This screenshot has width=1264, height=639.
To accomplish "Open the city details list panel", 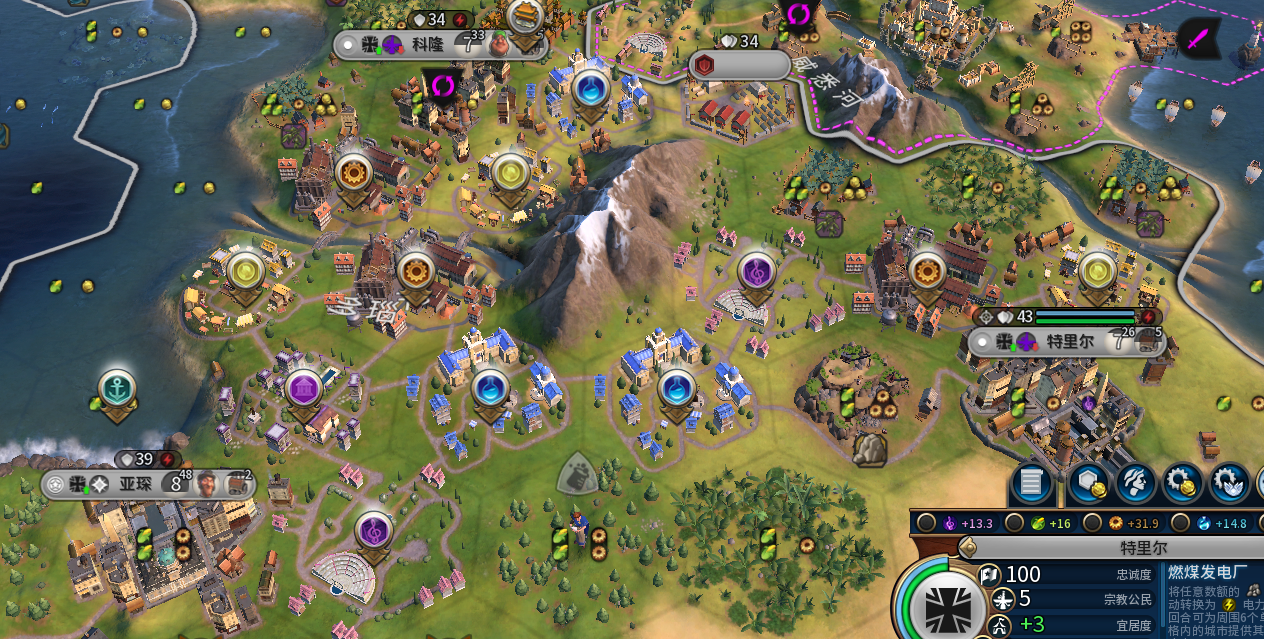I will pos(1031,484).
